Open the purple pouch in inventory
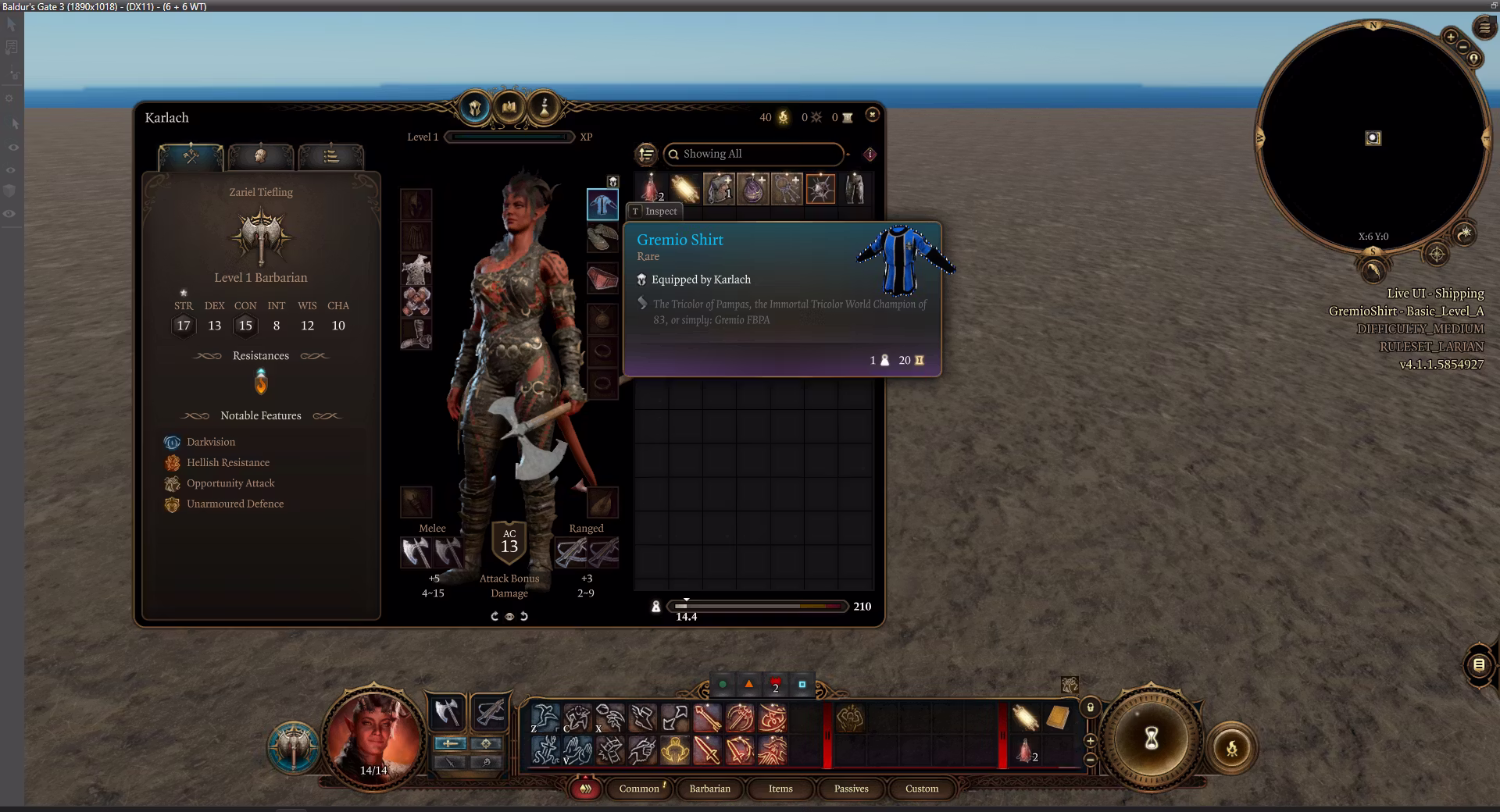This screenshot has height=812, width=1500. tap(752, 189)
